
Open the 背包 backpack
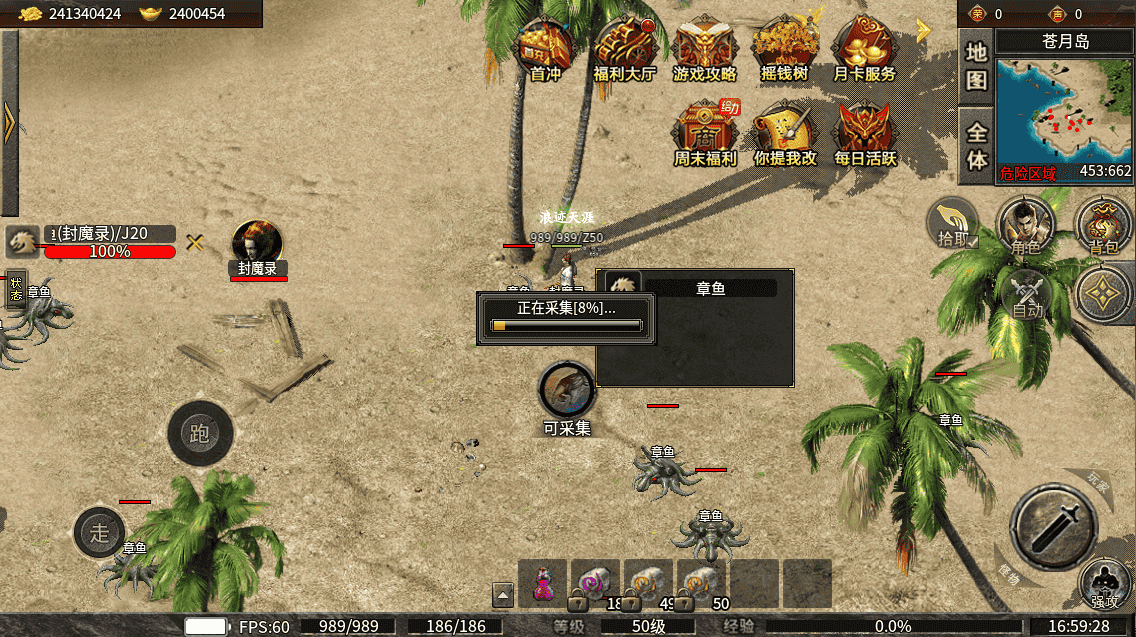[1103, 225]
